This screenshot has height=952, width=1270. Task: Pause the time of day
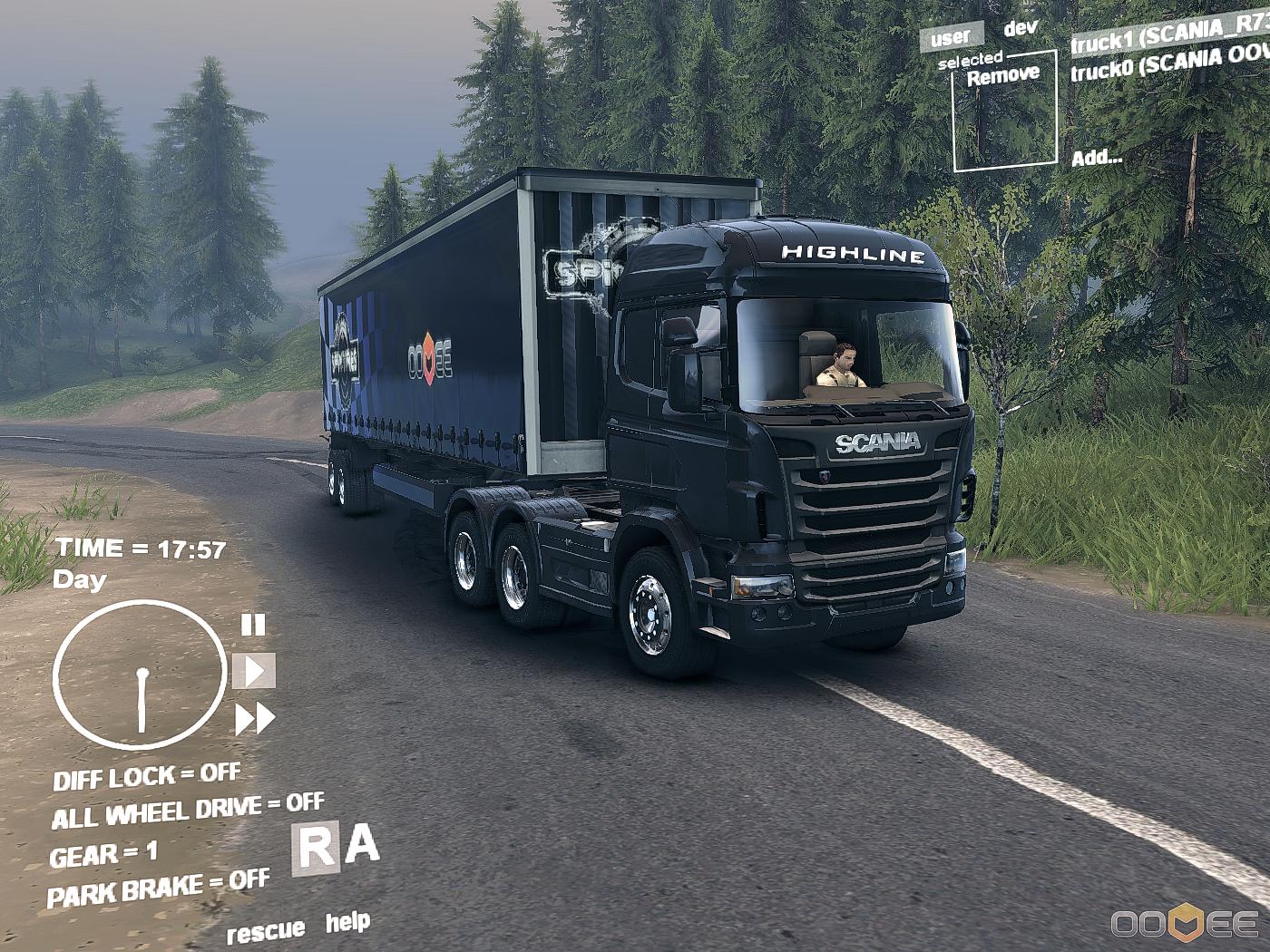[253, 625]
